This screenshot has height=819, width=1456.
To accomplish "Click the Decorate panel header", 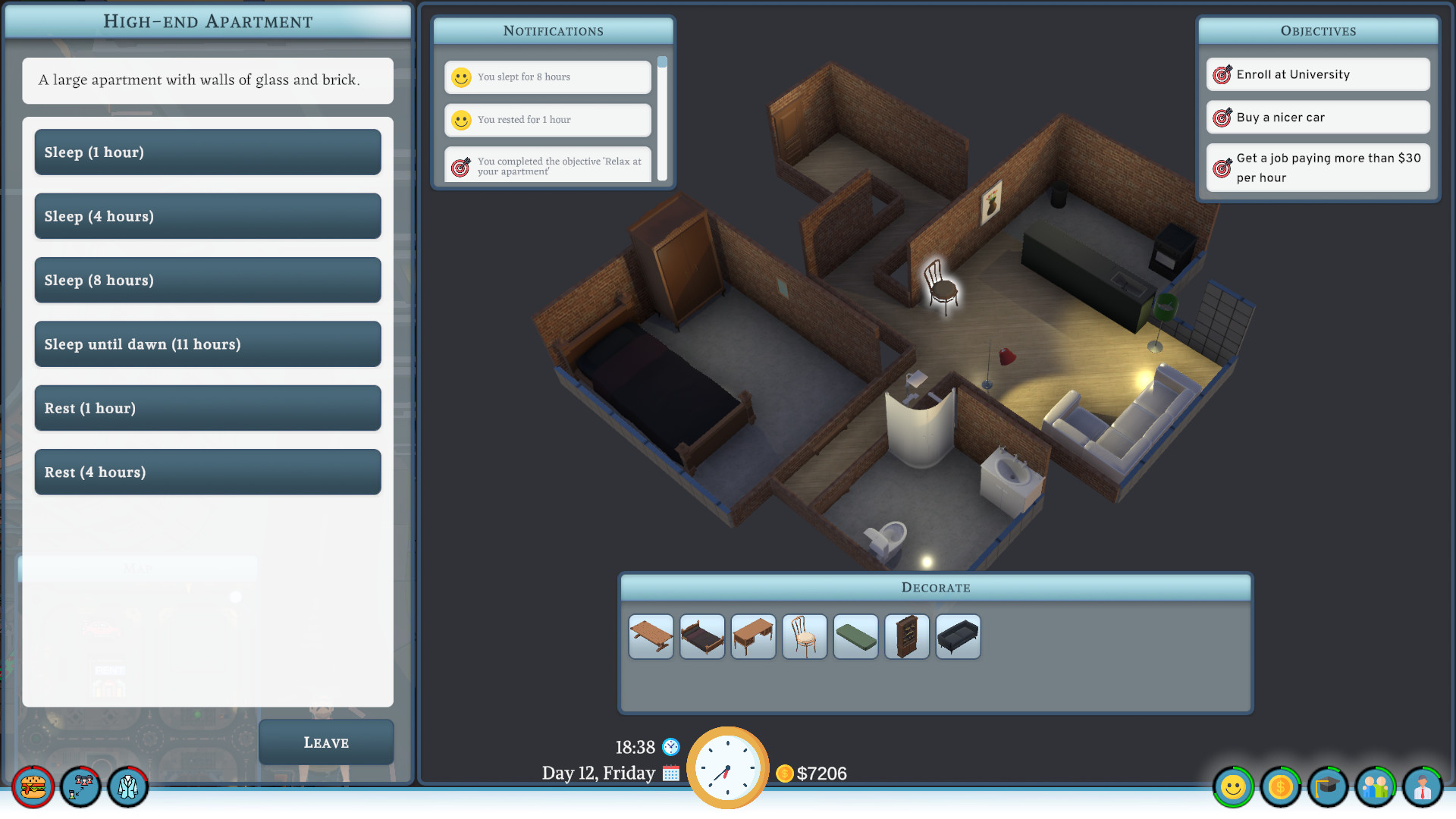I will pyautogui.click(x=935, y=587).
